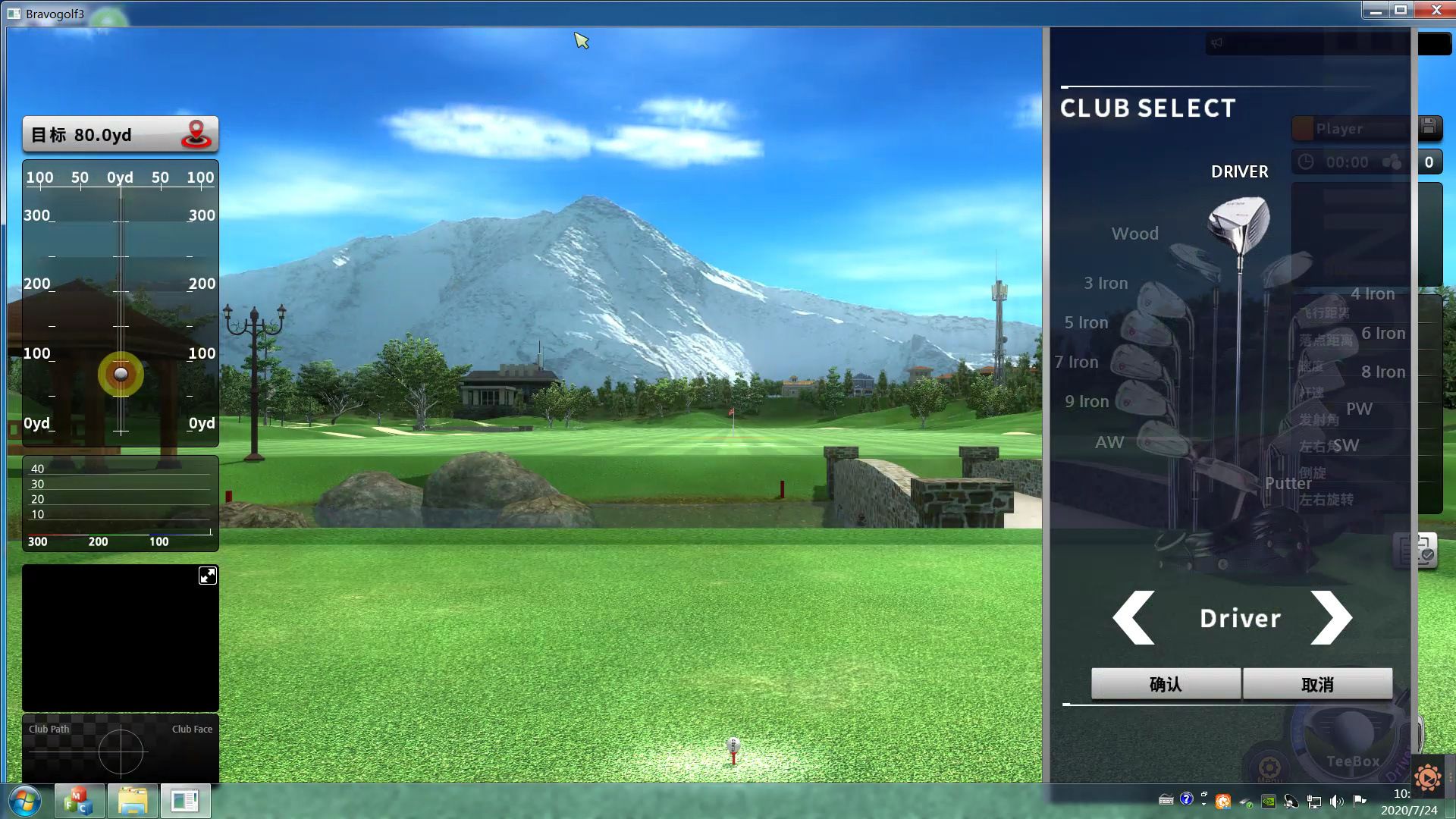1456x819 pixels.
Task: Select the AW wedge
Action: 1109,442
